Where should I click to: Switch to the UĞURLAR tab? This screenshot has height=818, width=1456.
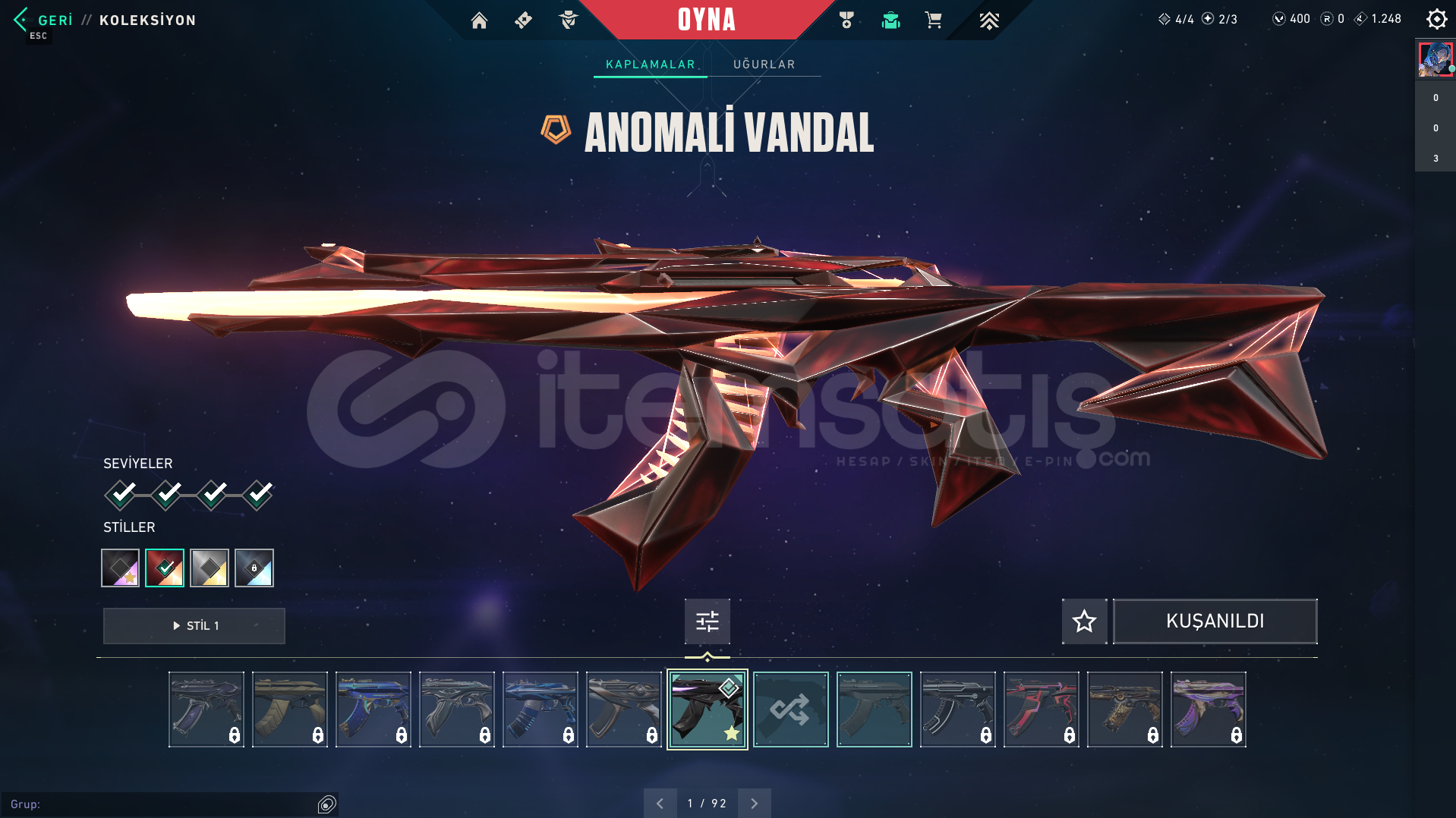(x=764, y=64)
